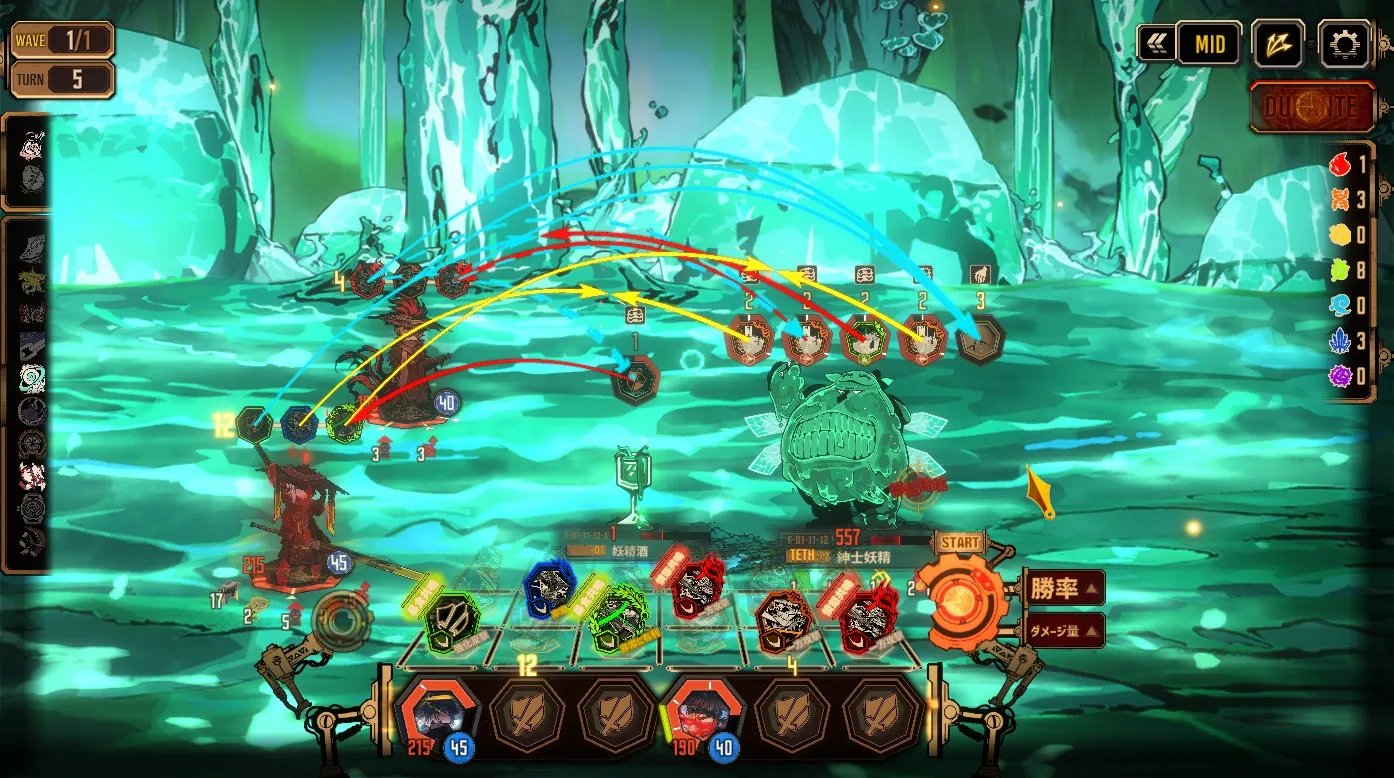Toggle the double-chevron fast-forward button
The image size is (1394, 778).
click(1157, 44)
